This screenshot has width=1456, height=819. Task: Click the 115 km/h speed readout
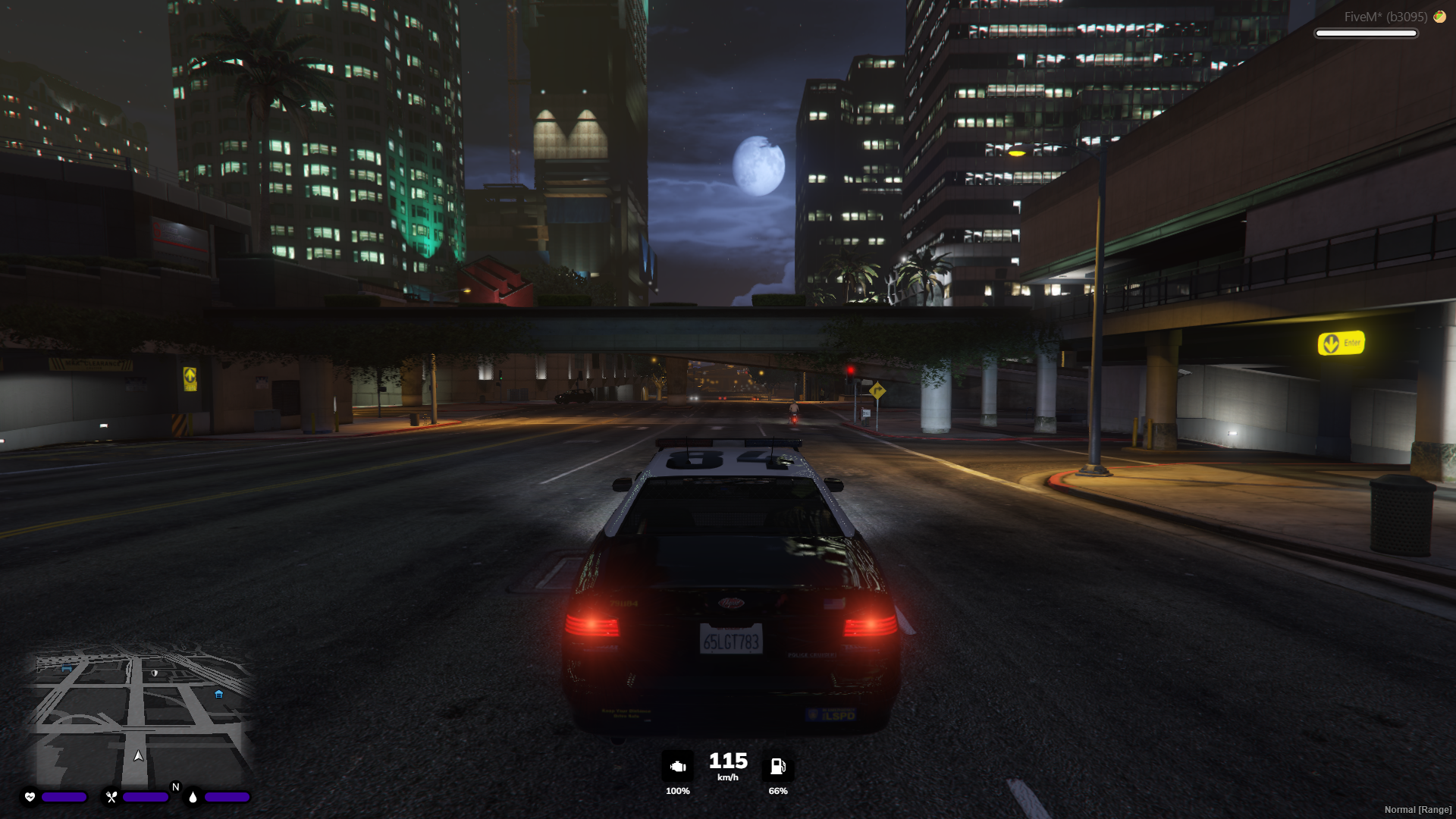click(726, 761)
